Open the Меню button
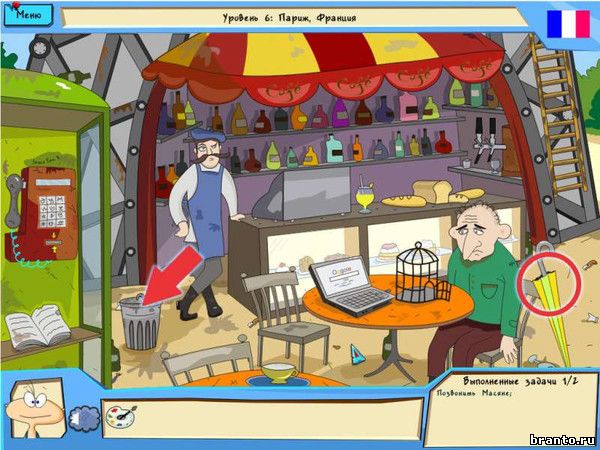 coord(28,16)
